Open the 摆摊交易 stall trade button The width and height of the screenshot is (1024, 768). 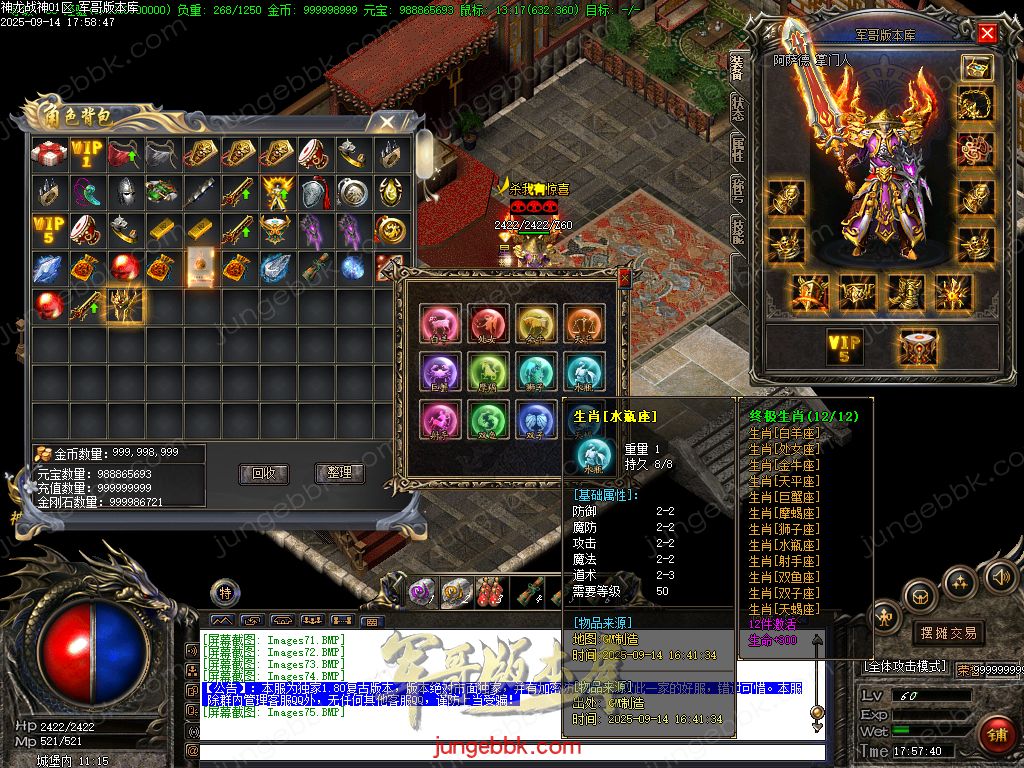click(x=947, y=632)
